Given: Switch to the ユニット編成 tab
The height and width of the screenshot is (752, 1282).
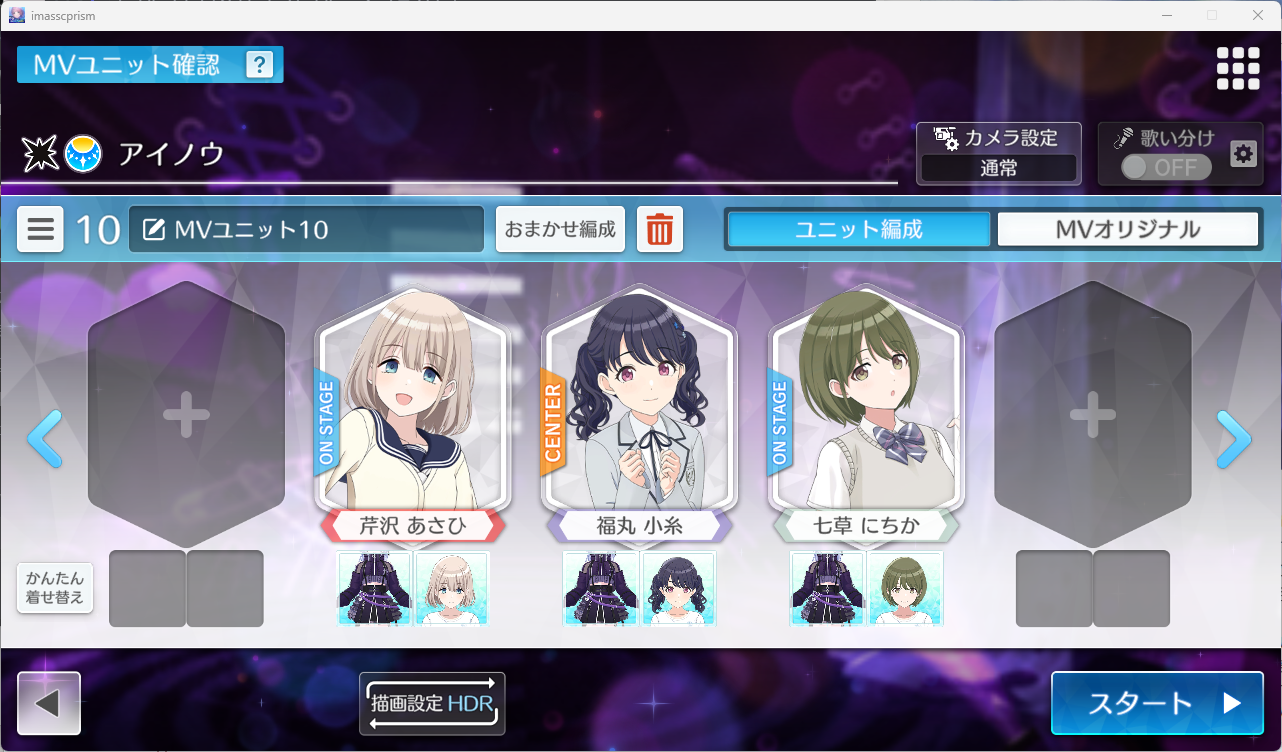Looking at the screenshot, I should [x=858, y=229].
